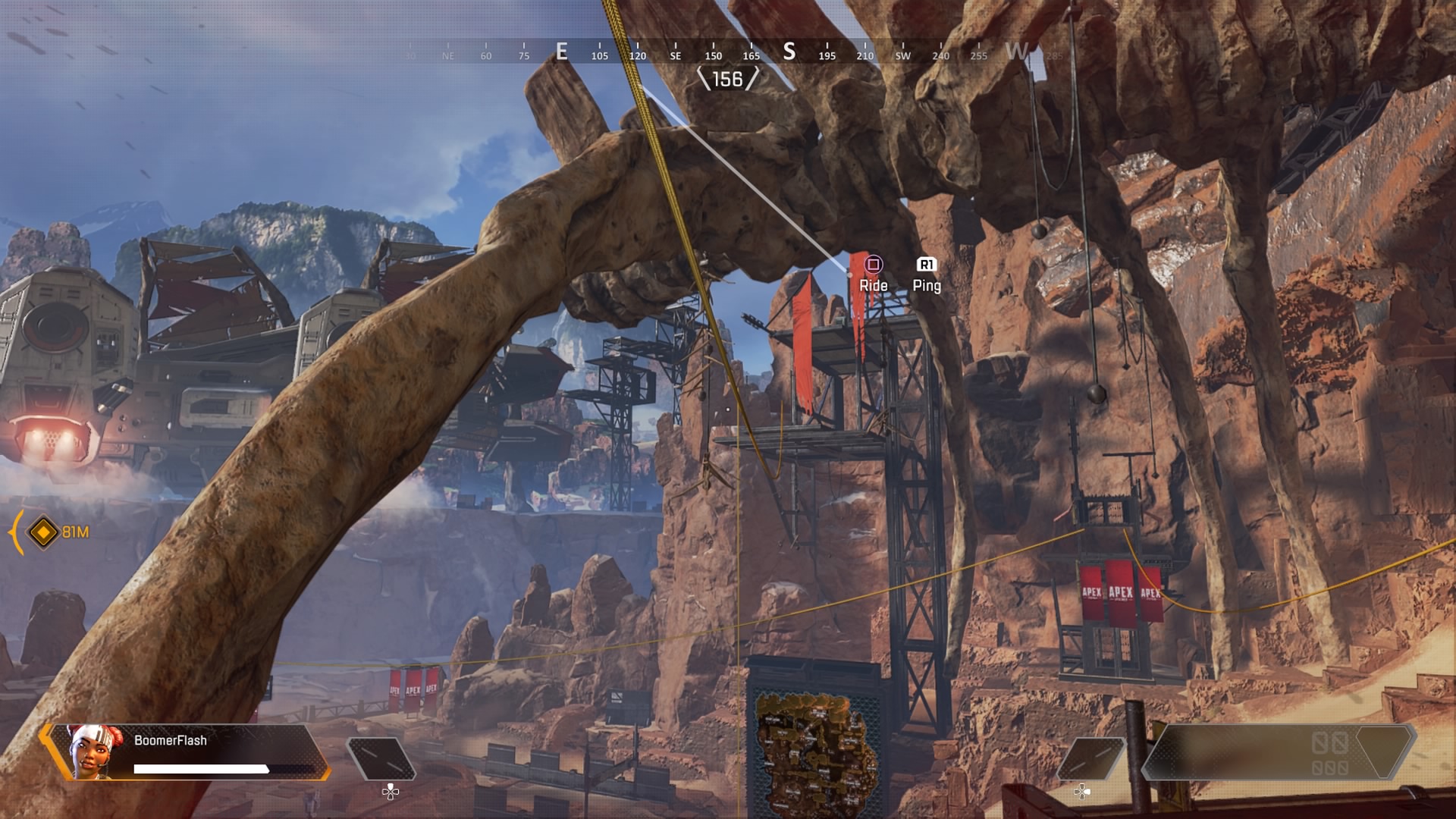Click the Lifeline legend portrait
Image resolution: width=1456 pixels, height=819 pixels.
coord(91,750)
